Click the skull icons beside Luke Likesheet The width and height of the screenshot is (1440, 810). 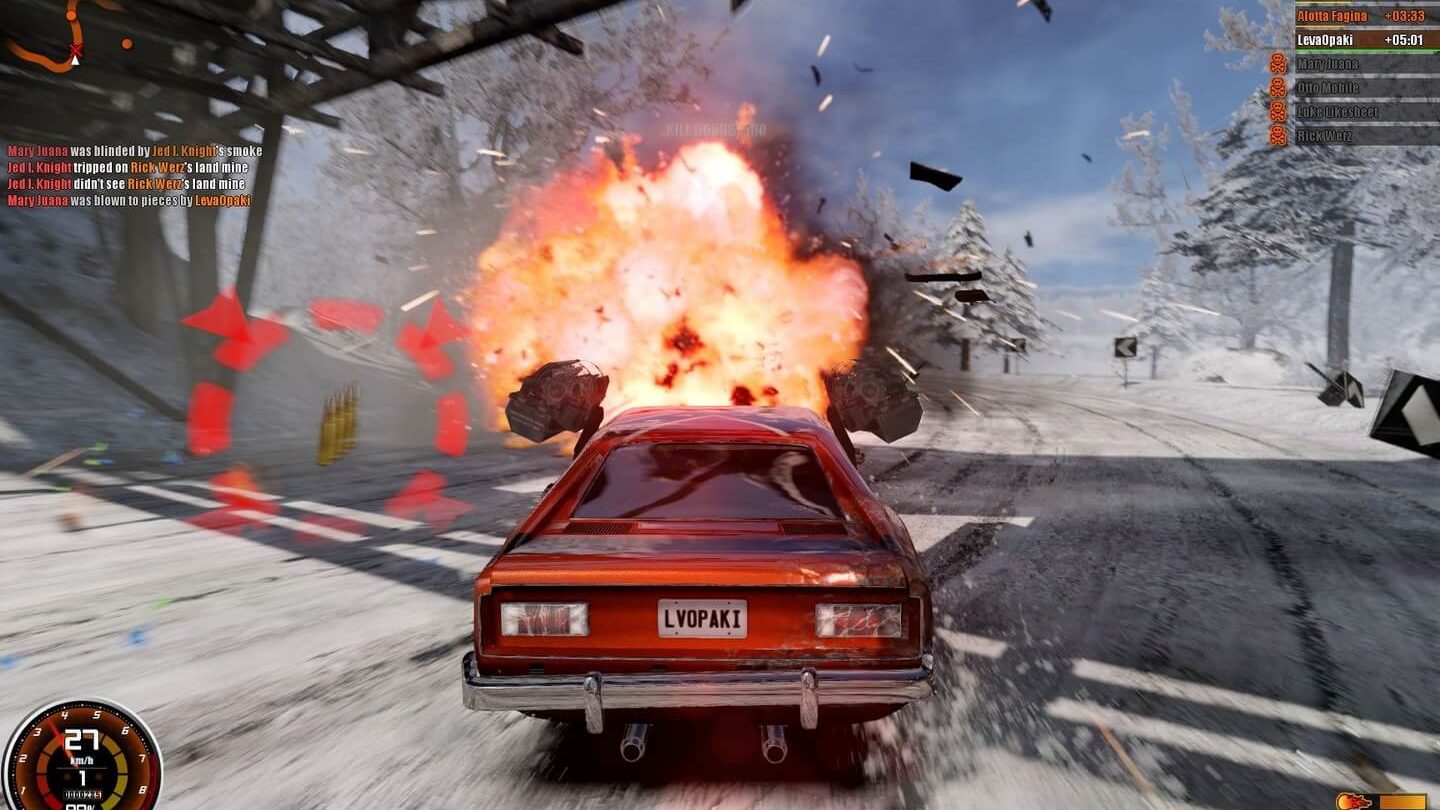point(1279,111)
